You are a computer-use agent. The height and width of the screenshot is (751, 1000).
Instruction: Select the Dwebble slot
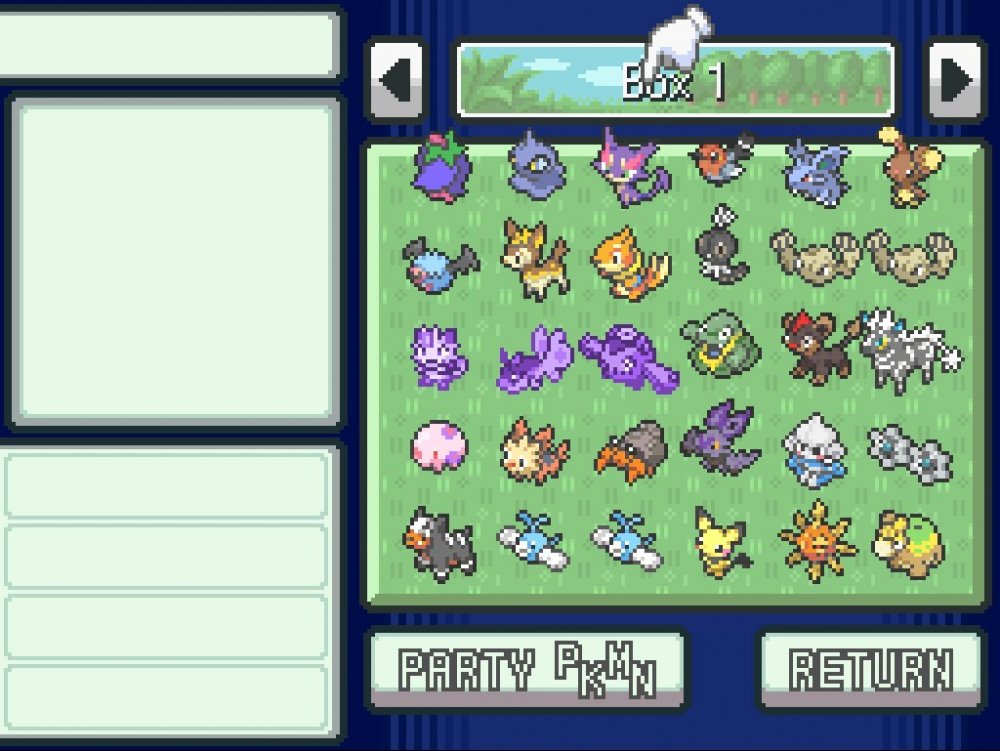(x=630, y=451)
